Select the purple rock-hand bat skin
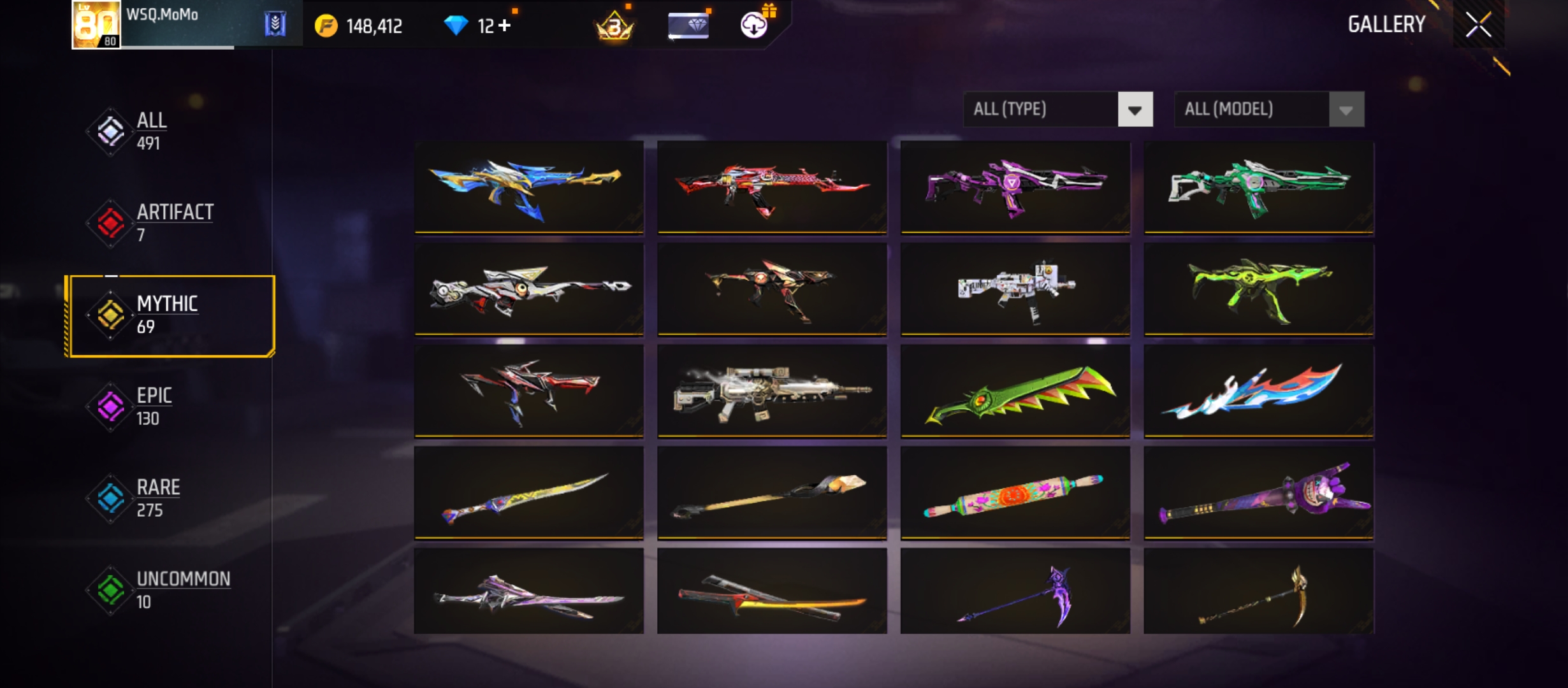The image size is (1568, 688). pyautogui.click(x=1258, y=493)
